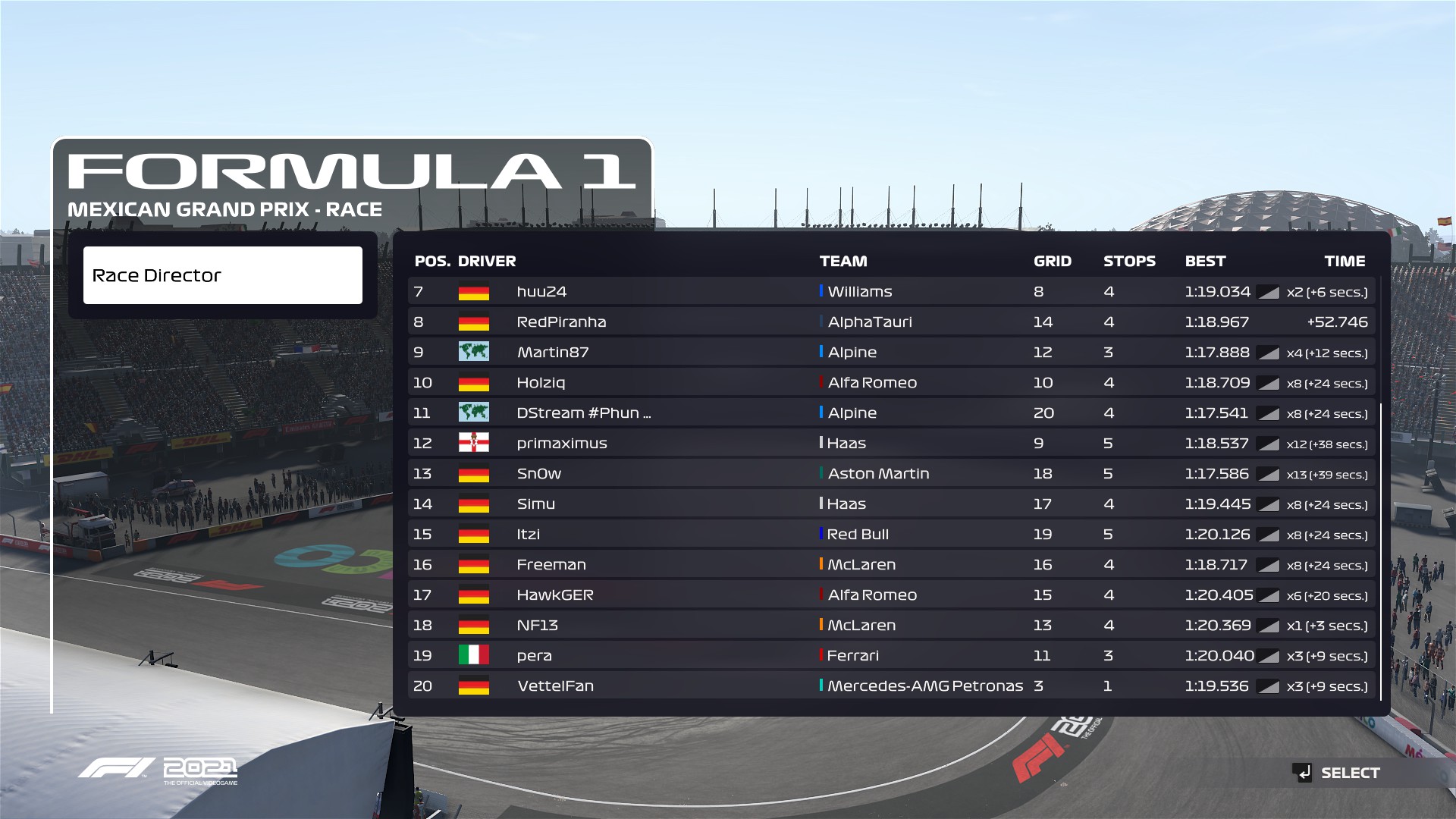Select RedPiranha's result row
This screenshot has height=819, width=1456.
(891, 322)
